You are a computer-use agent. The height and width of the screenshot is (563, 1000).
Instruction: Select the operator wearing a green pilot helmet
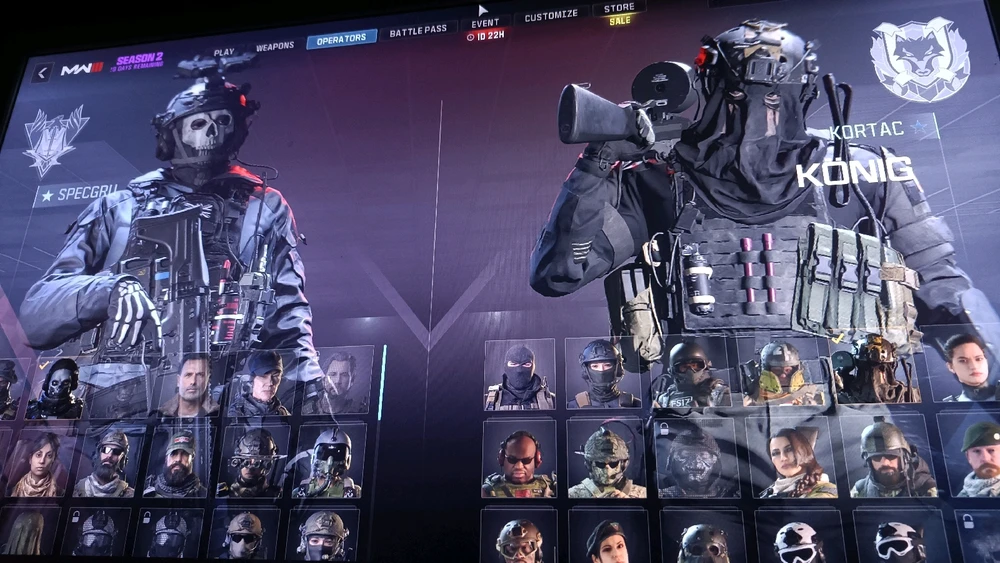click(329, 460)
